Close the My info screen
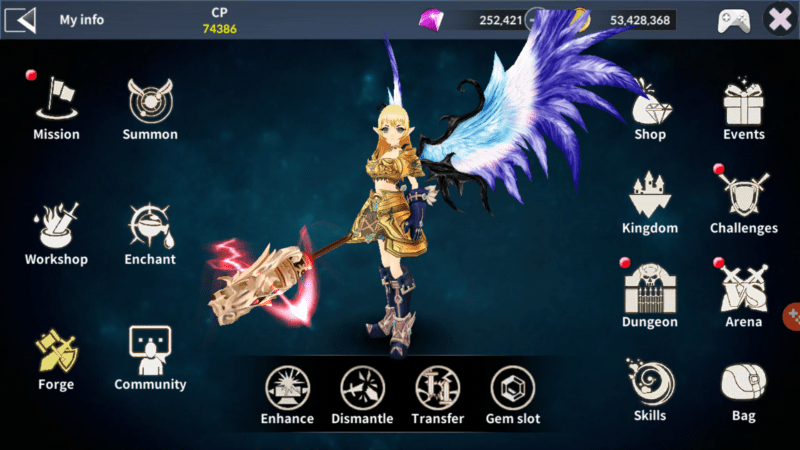The width and height of the screenshot is (800, 450). pyautogui.click(x=779, y=19)
